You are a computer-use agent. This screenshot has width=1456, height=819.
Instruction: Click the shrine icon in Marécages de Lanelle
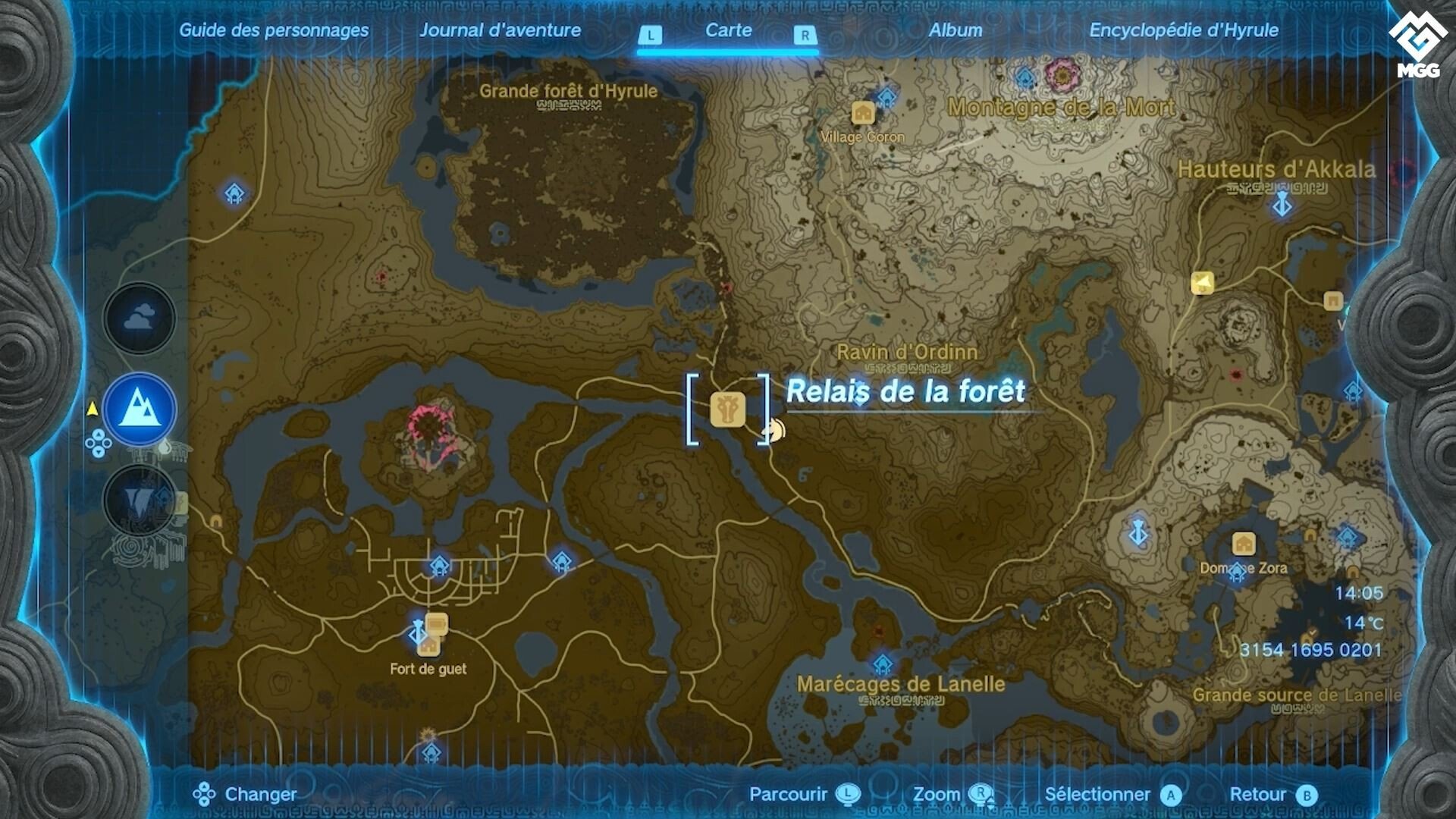882,664
